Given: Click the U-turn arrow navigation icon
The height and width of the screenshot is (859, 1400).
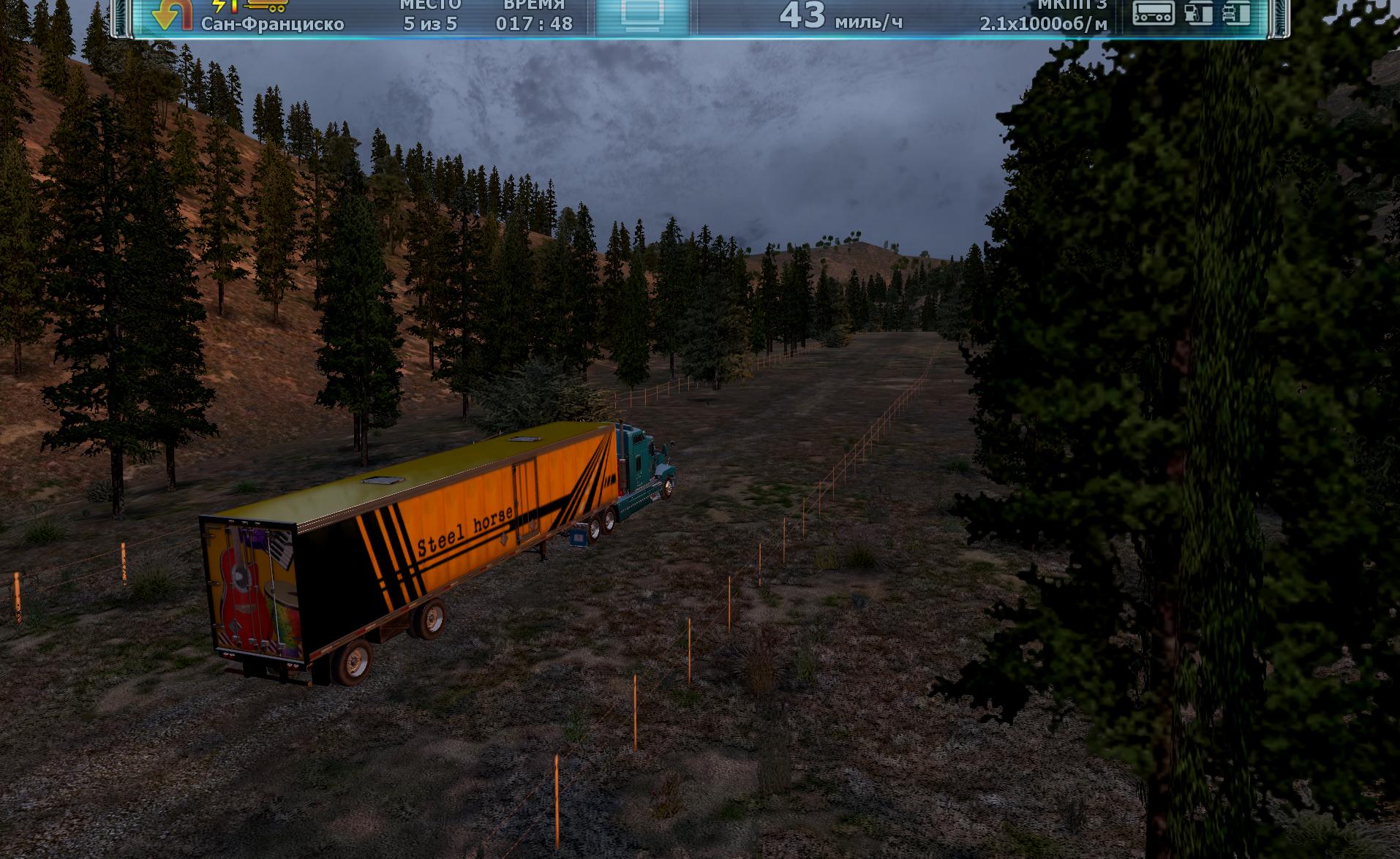Looking at the screenshot, I should click(x=170, y=15).
